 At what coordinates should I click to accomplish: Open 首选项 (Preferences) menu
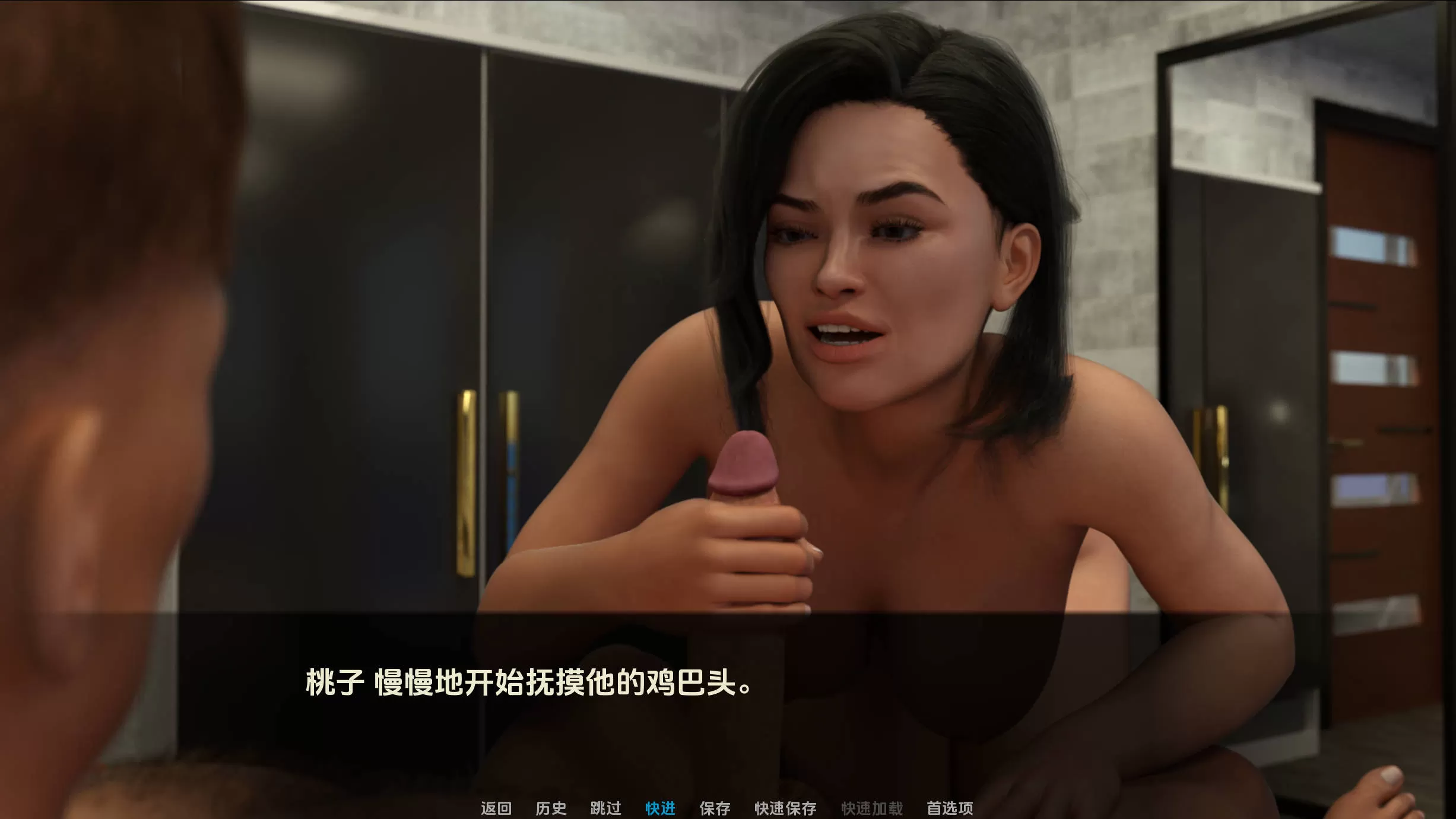pos(950,808)
